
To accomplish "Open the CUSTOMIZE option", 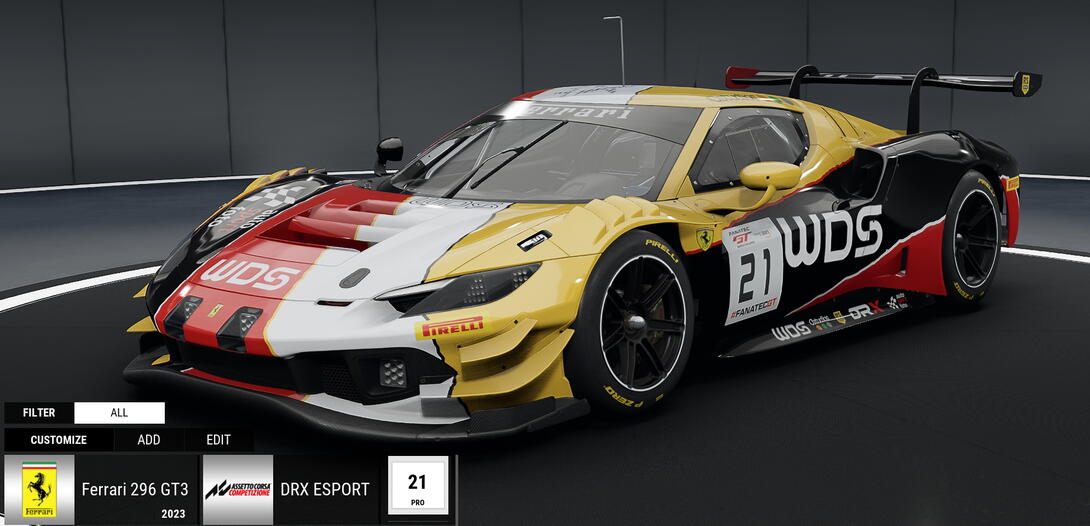I will point(58,440).
